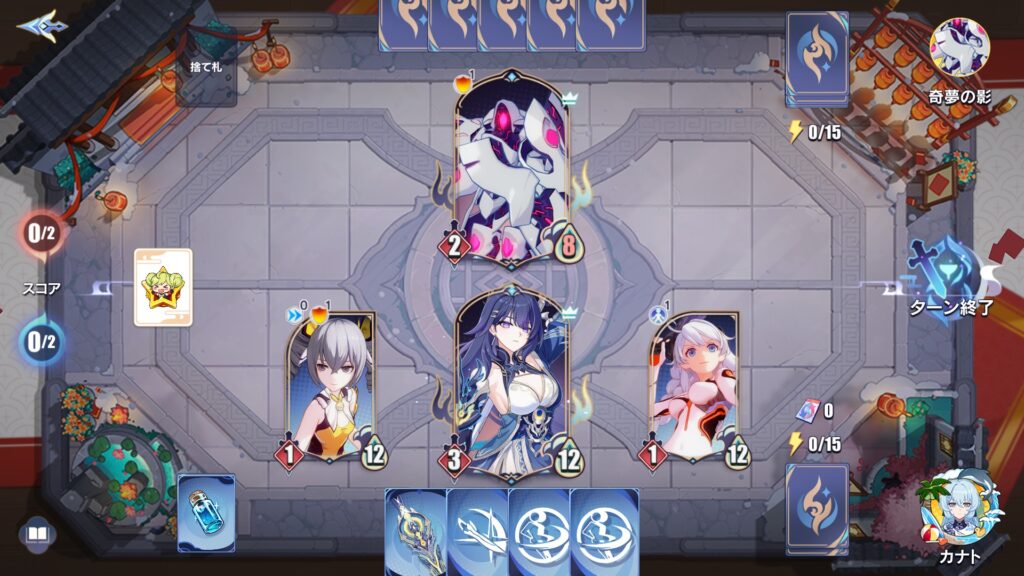Open the rulebook icon
The width and height of the screenshot is (1024, 576).
pos(37,535)
